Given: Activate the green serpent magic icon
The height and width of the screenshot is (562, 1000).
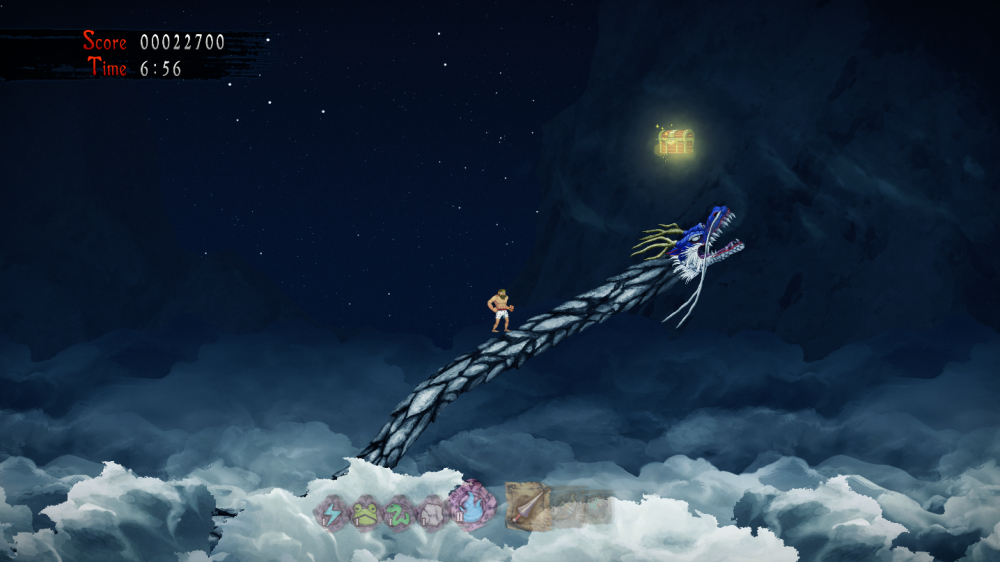Looking at the screenshot, I should click(x=398, y=513).
